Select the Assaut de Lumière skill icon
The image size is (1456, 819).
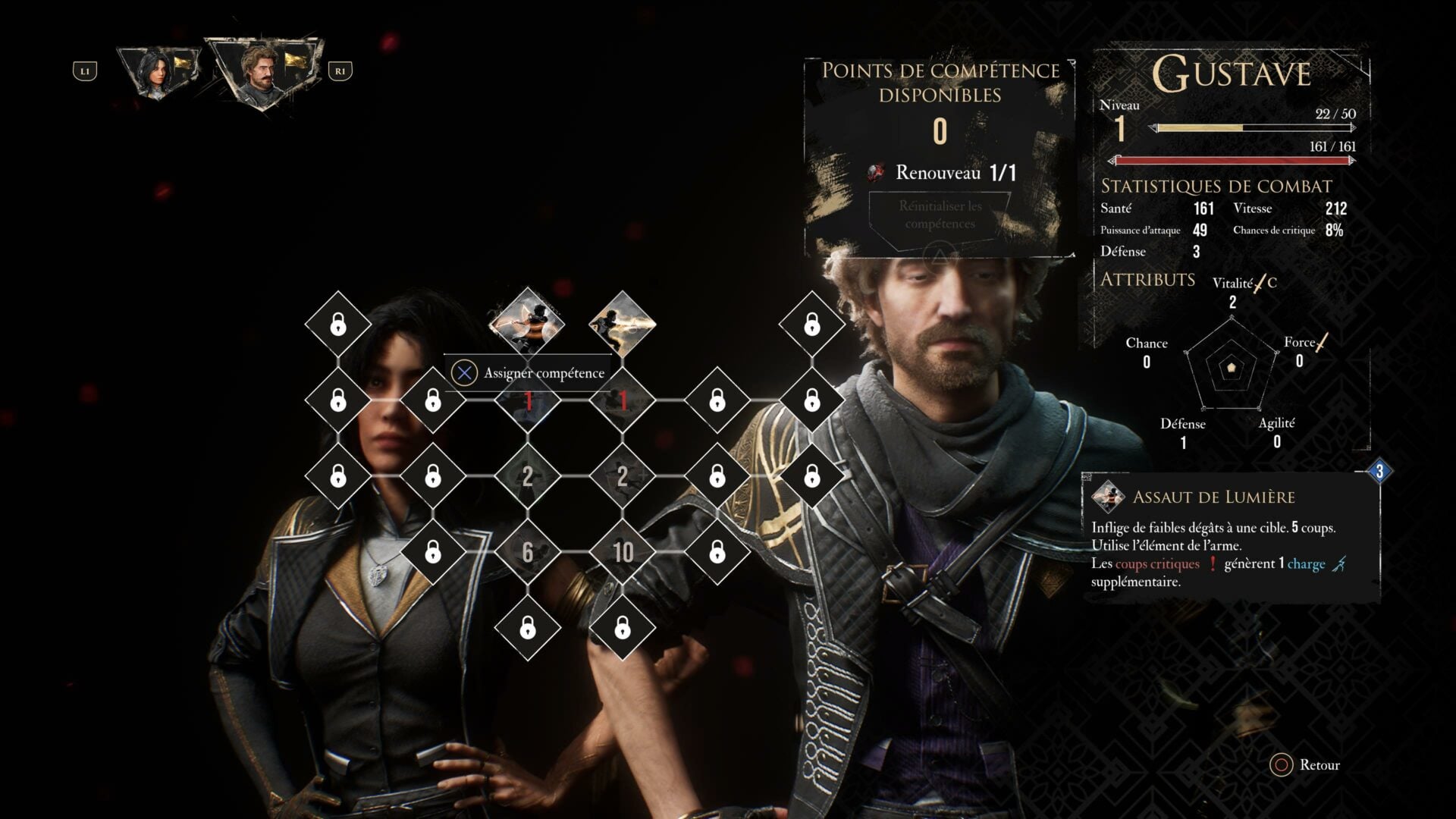tap(527, 323)
